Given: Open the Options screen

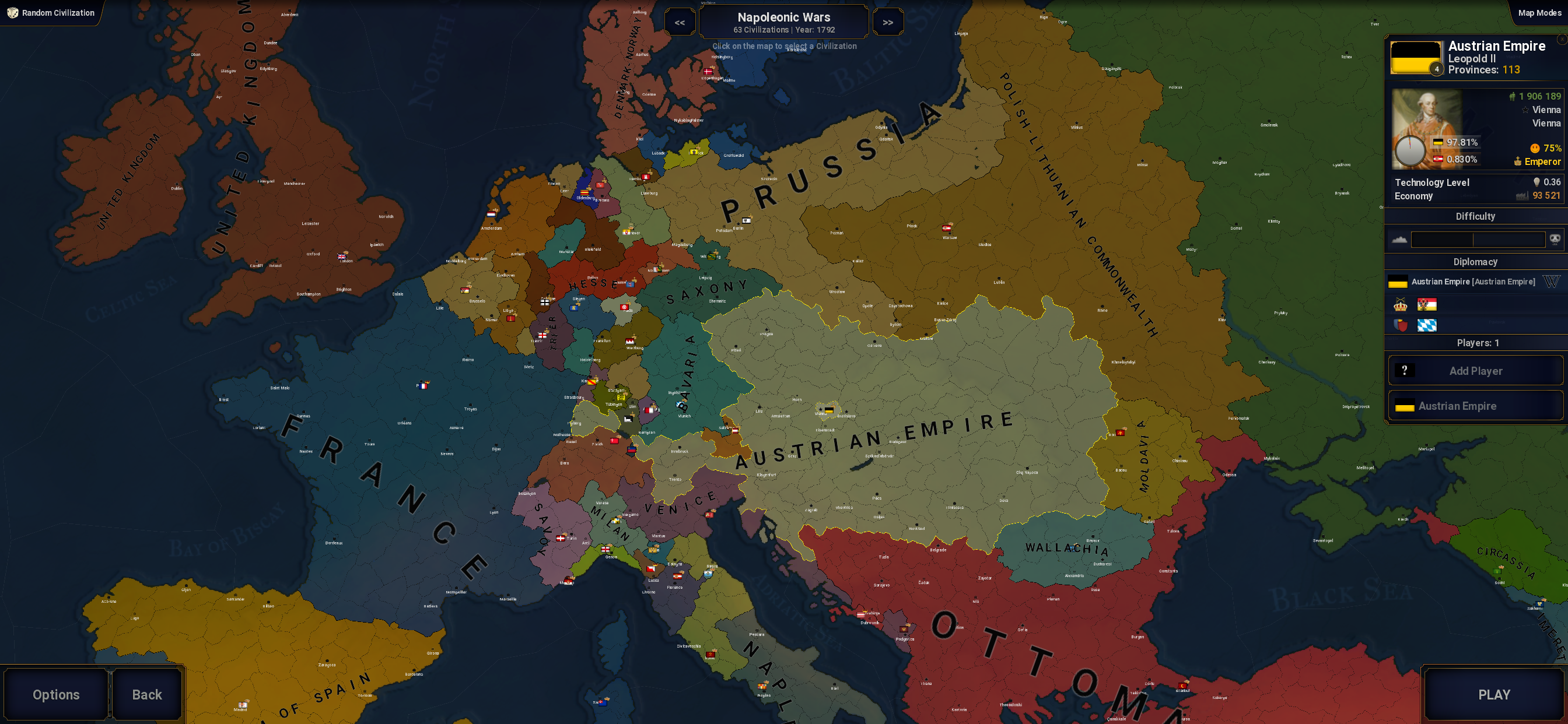Looking at the screenshot, I should coord(56,694).
